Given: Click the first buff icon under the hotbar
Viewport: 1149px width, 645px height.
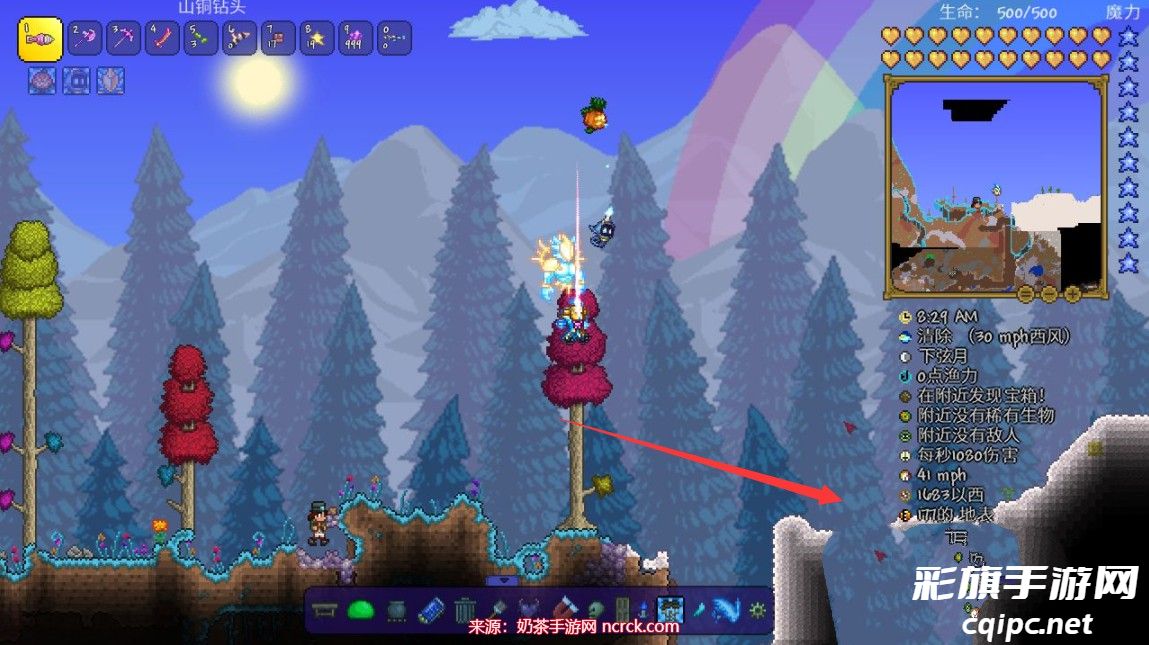Looking at the screenshot, I should coord(43,81).
